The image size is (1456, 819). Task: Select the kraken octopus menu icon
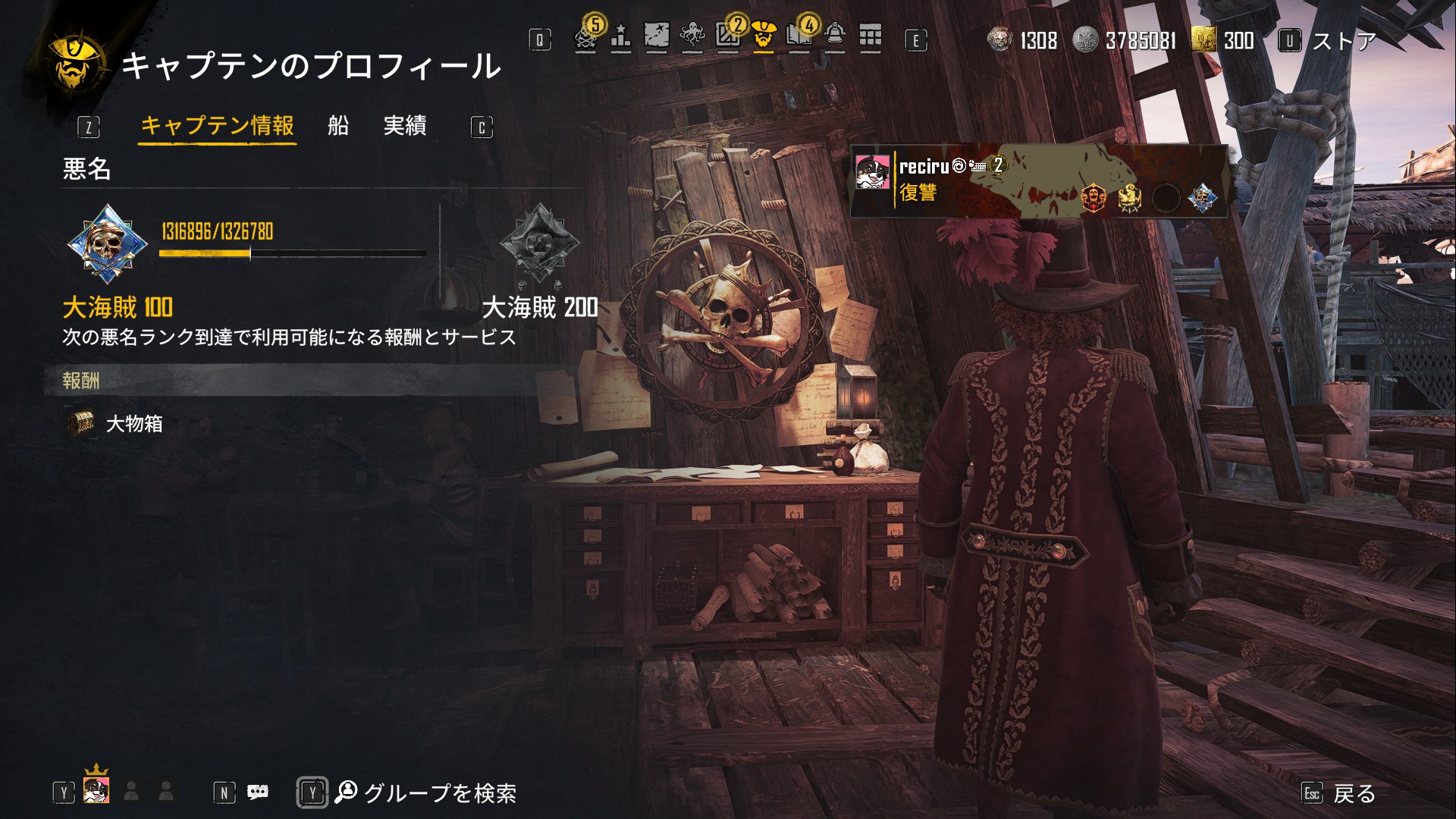692,36
